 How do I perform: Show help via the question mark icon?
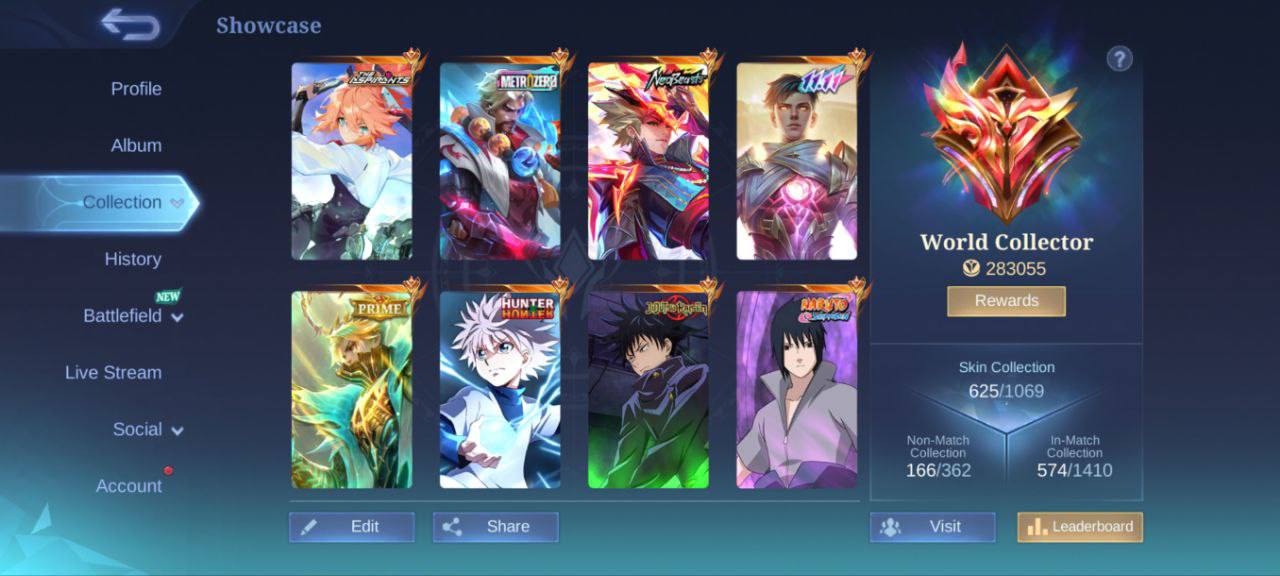(x=1119, y=59)
